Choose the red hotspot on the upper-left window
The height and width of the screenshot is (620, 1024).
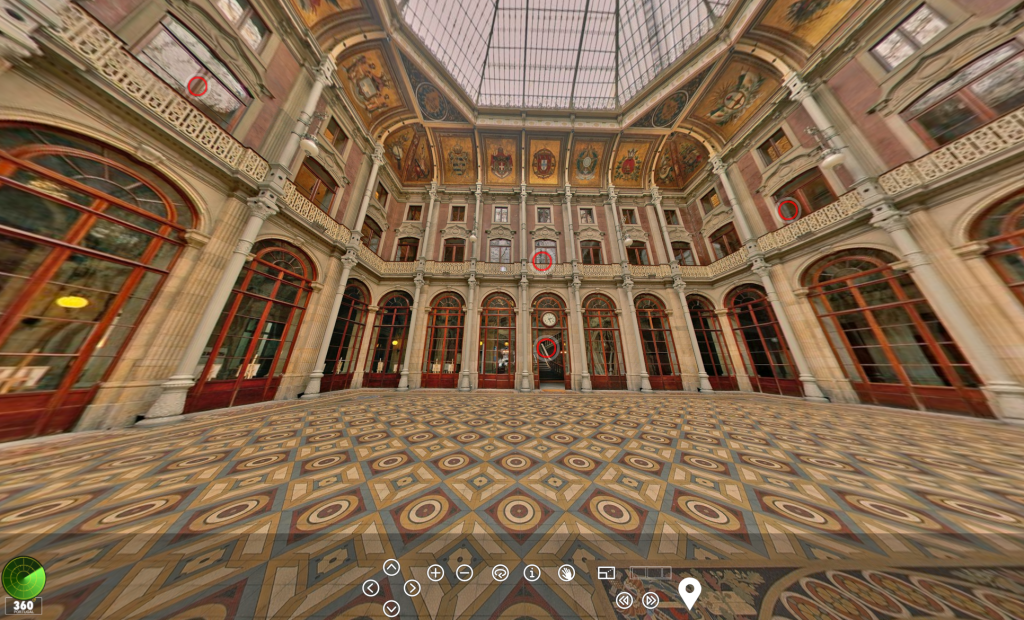198,86
